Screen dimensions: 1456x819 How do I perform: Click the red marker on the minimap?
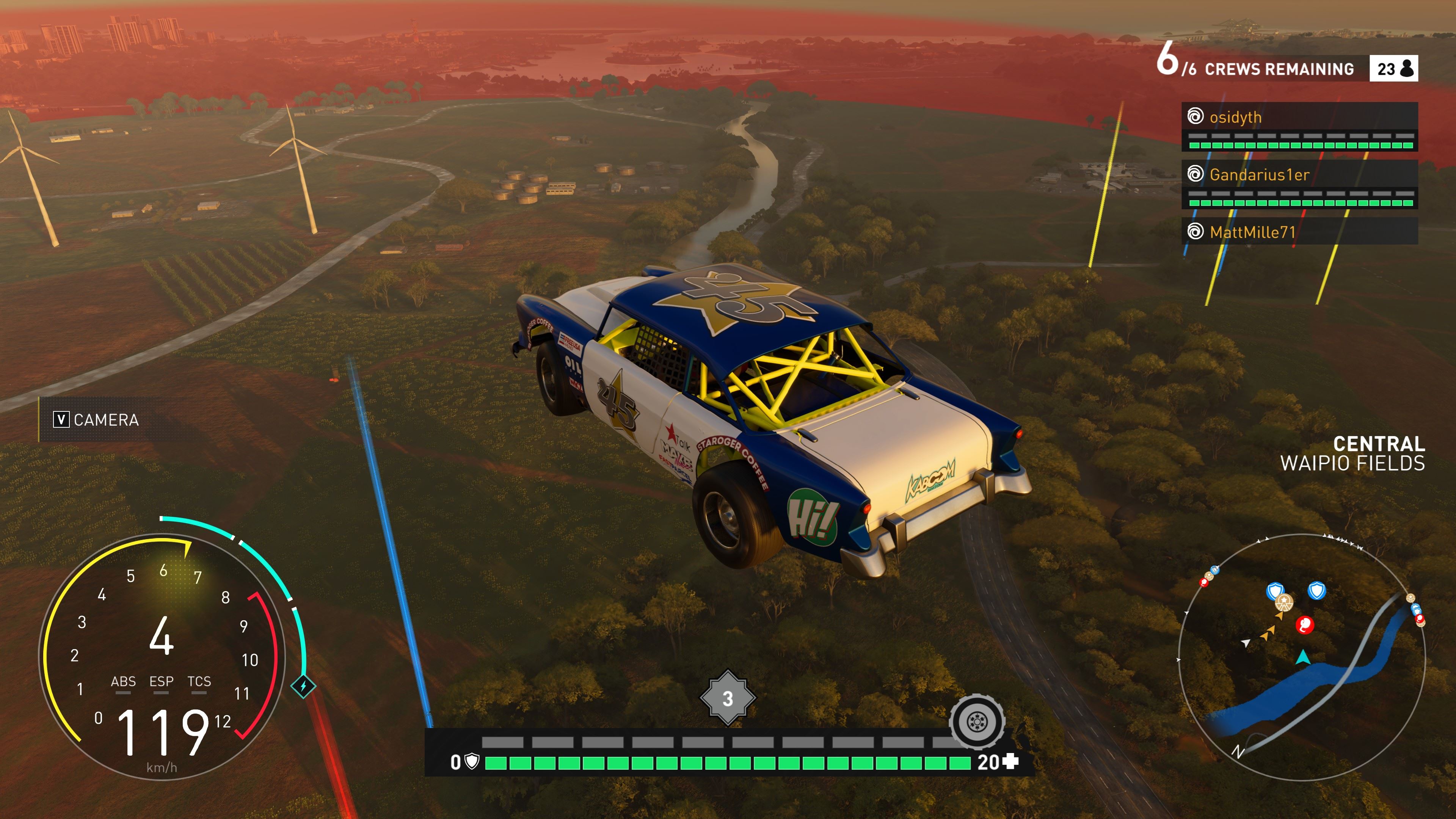(x=1304, y=624)
